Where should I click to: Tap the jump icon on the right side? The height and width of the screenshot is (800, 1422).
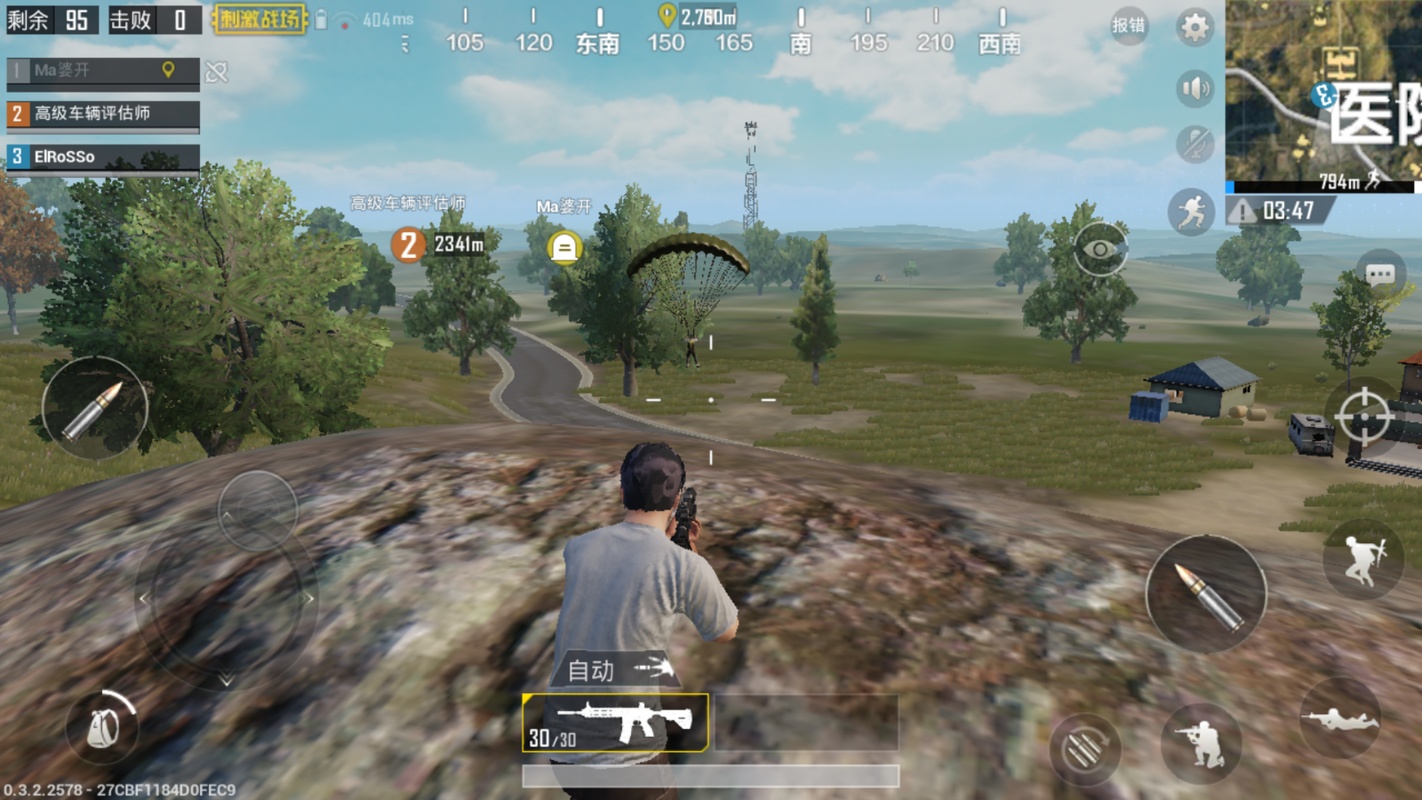coord(1364,559)
